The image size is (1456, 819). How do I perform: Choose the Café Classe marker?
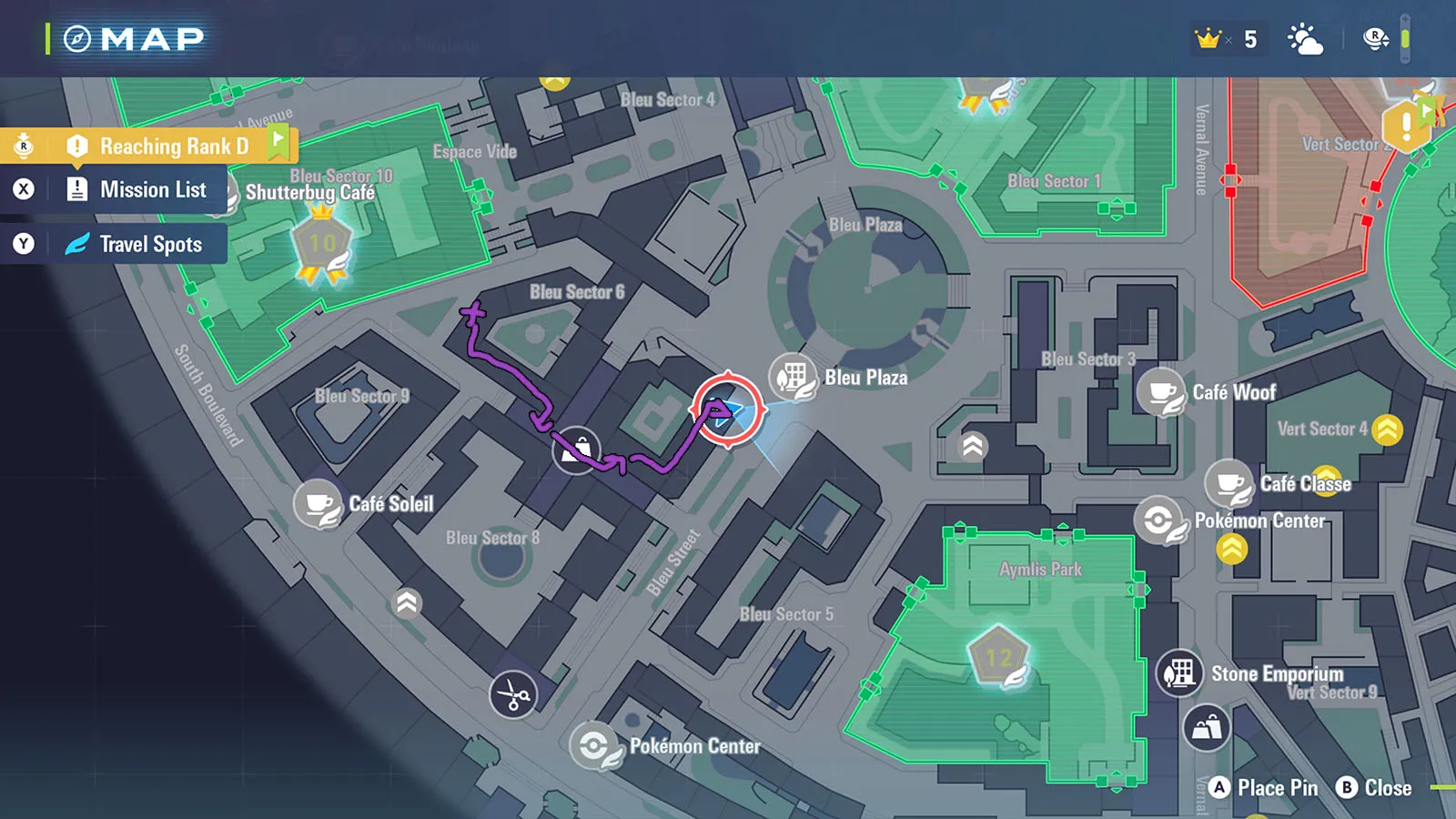tap(1229, 483)
